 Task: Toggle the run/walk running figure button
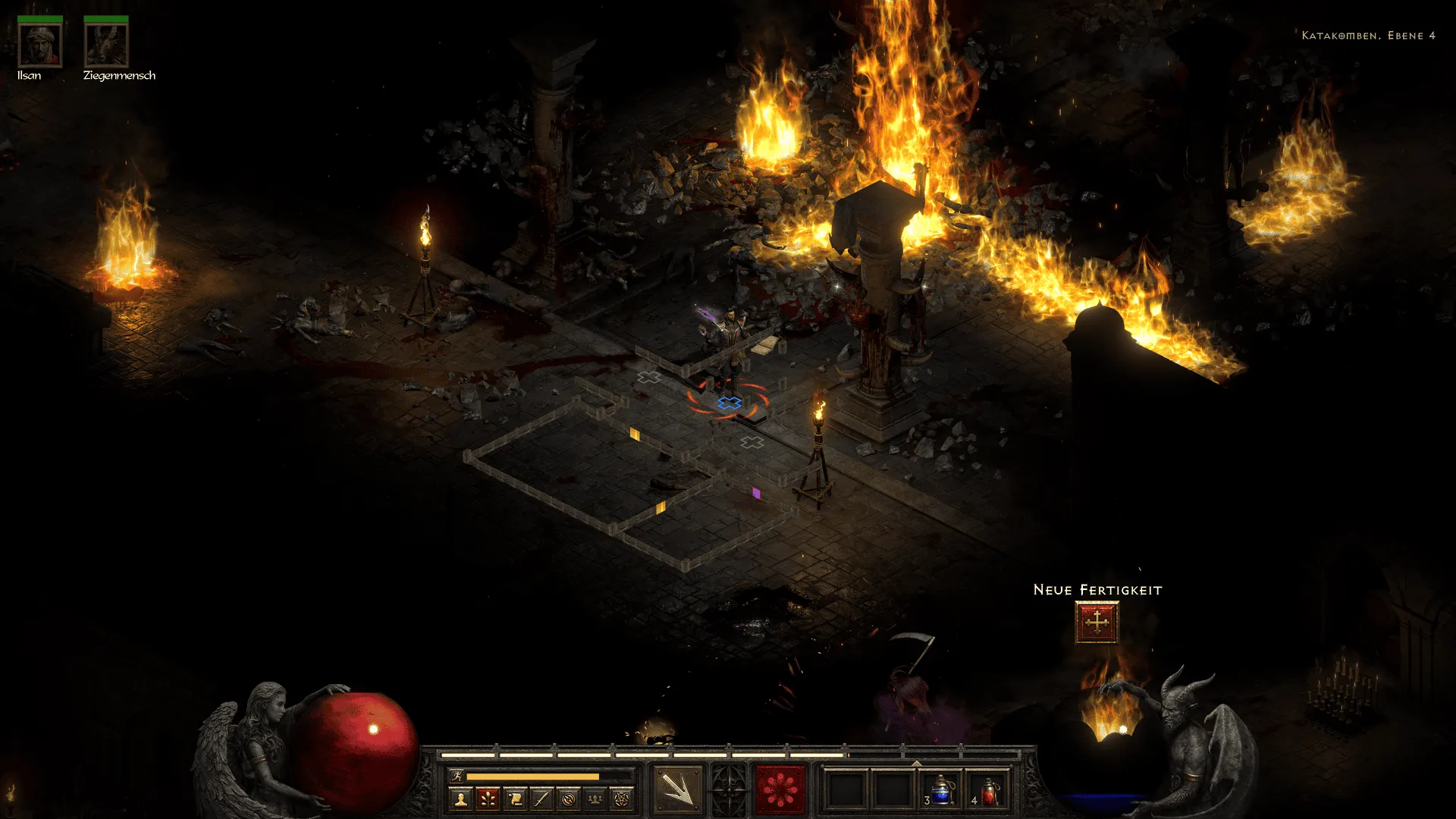(457, 776)
